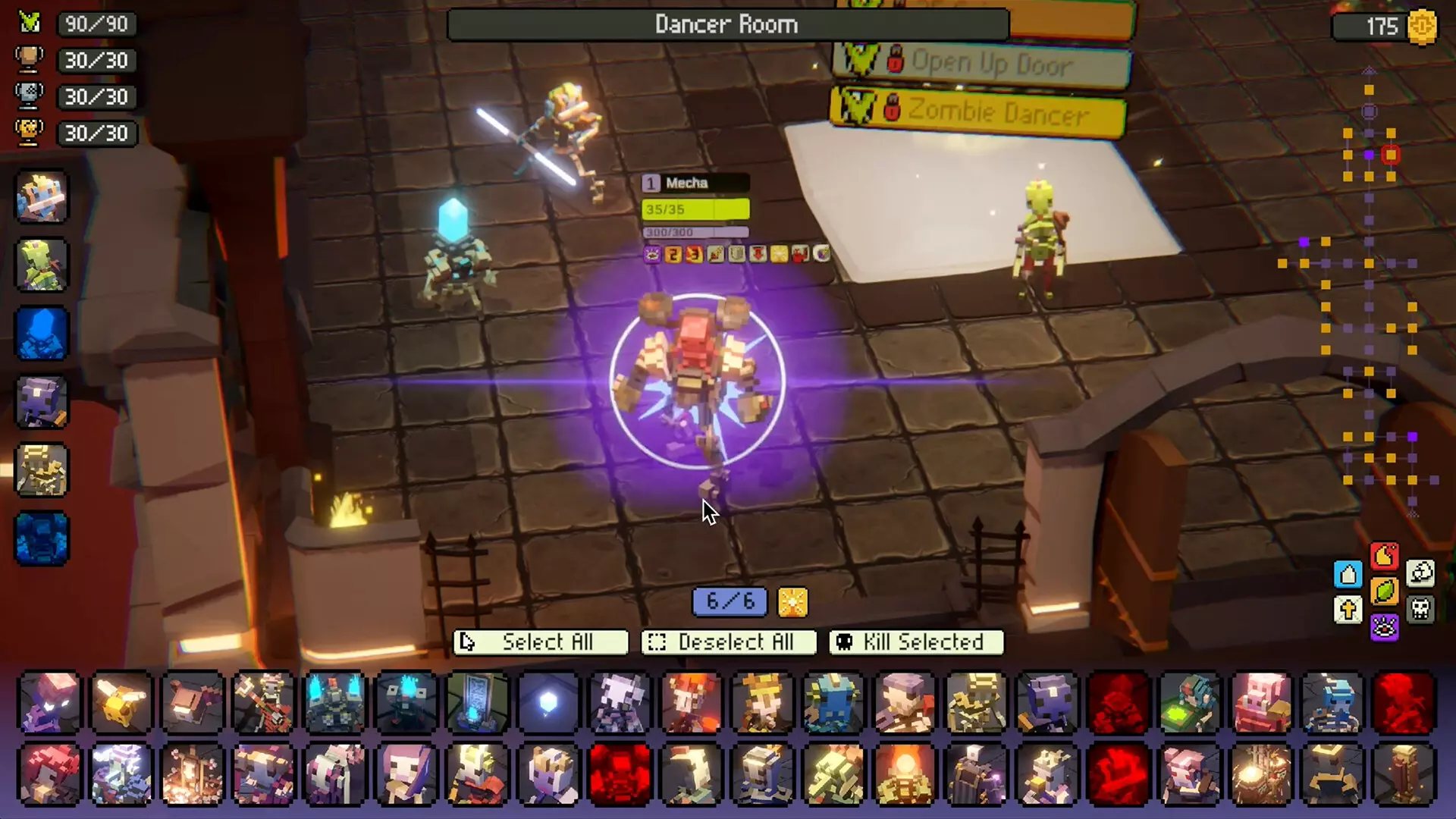Select the Dancer Room title banner
Viewport: 1456px width, 819px height.
pyautogui.click(x=726, y=24)
